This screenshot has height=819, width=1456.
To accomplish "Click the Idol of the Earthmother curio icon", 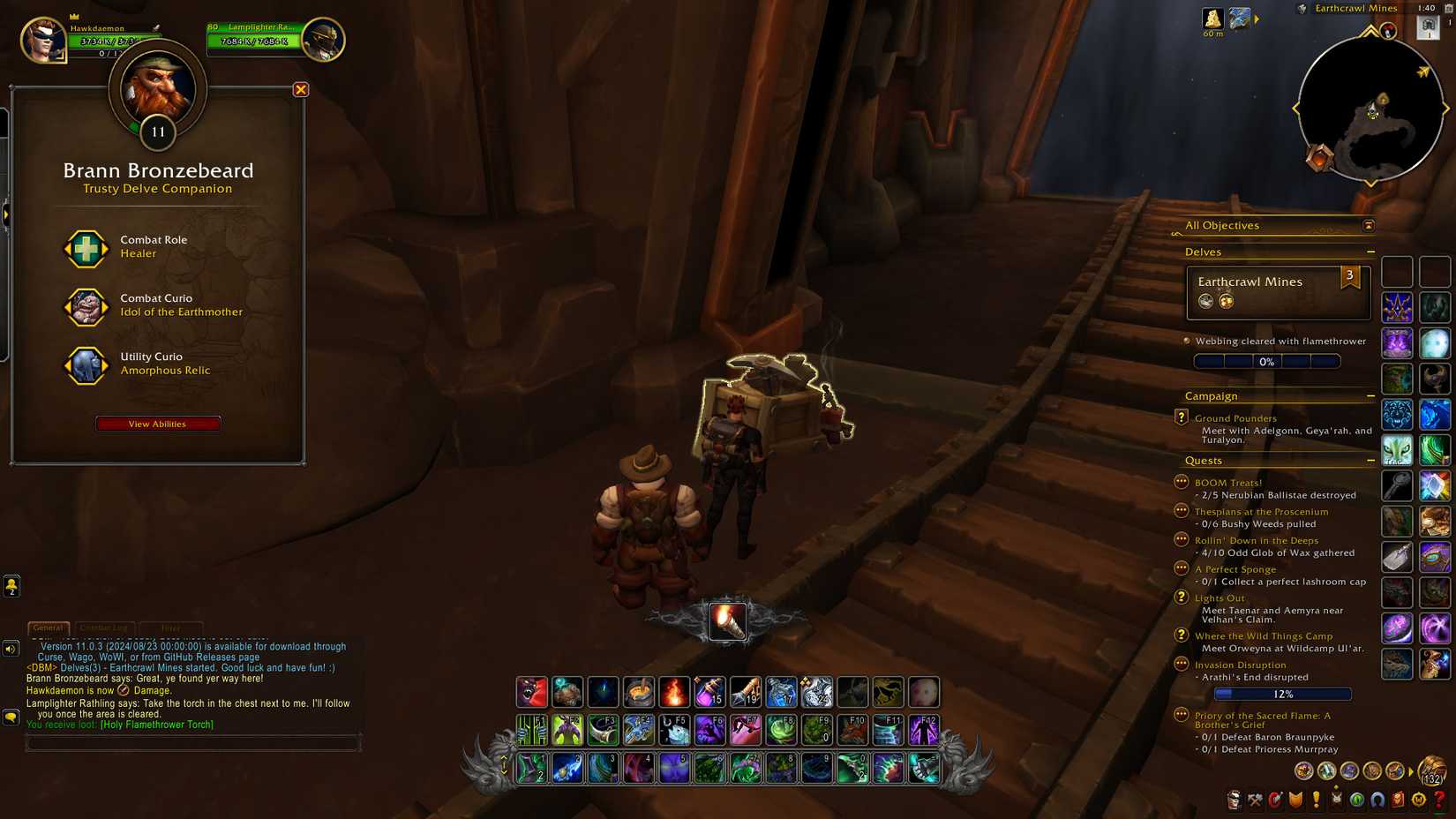I will pos(86,307).
